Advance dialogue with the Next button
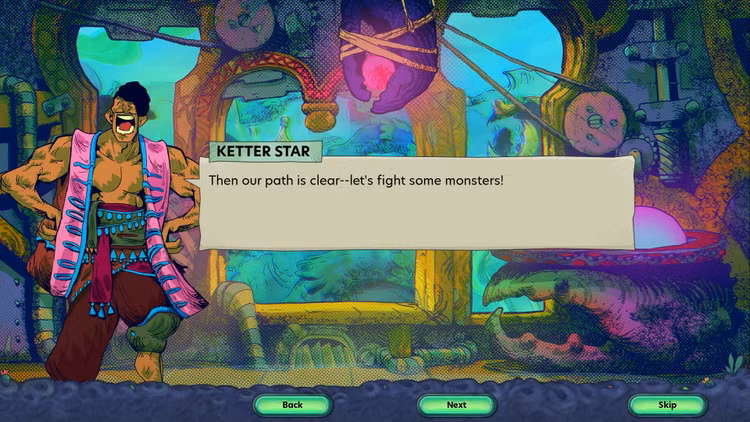Screen dimensions: 750x422 [456, 405]
